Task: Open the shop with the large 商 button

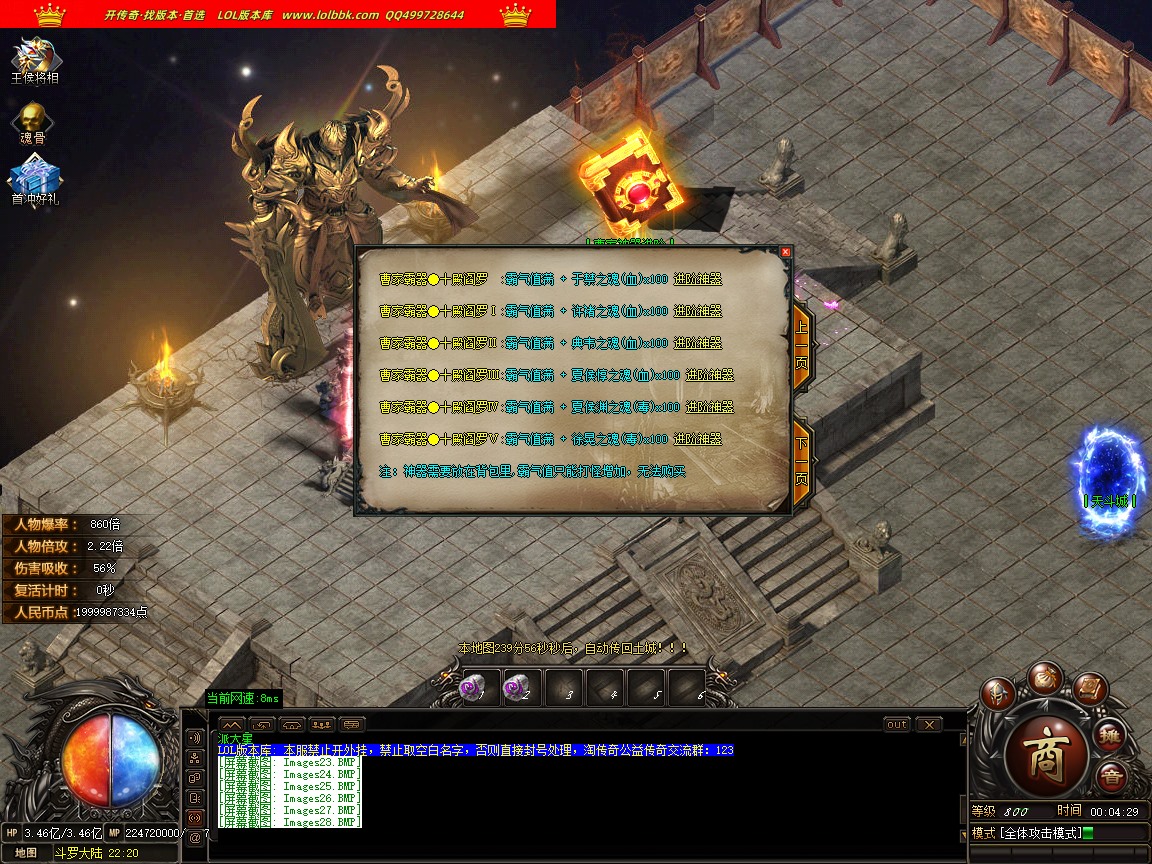Action: [1047, 748]
